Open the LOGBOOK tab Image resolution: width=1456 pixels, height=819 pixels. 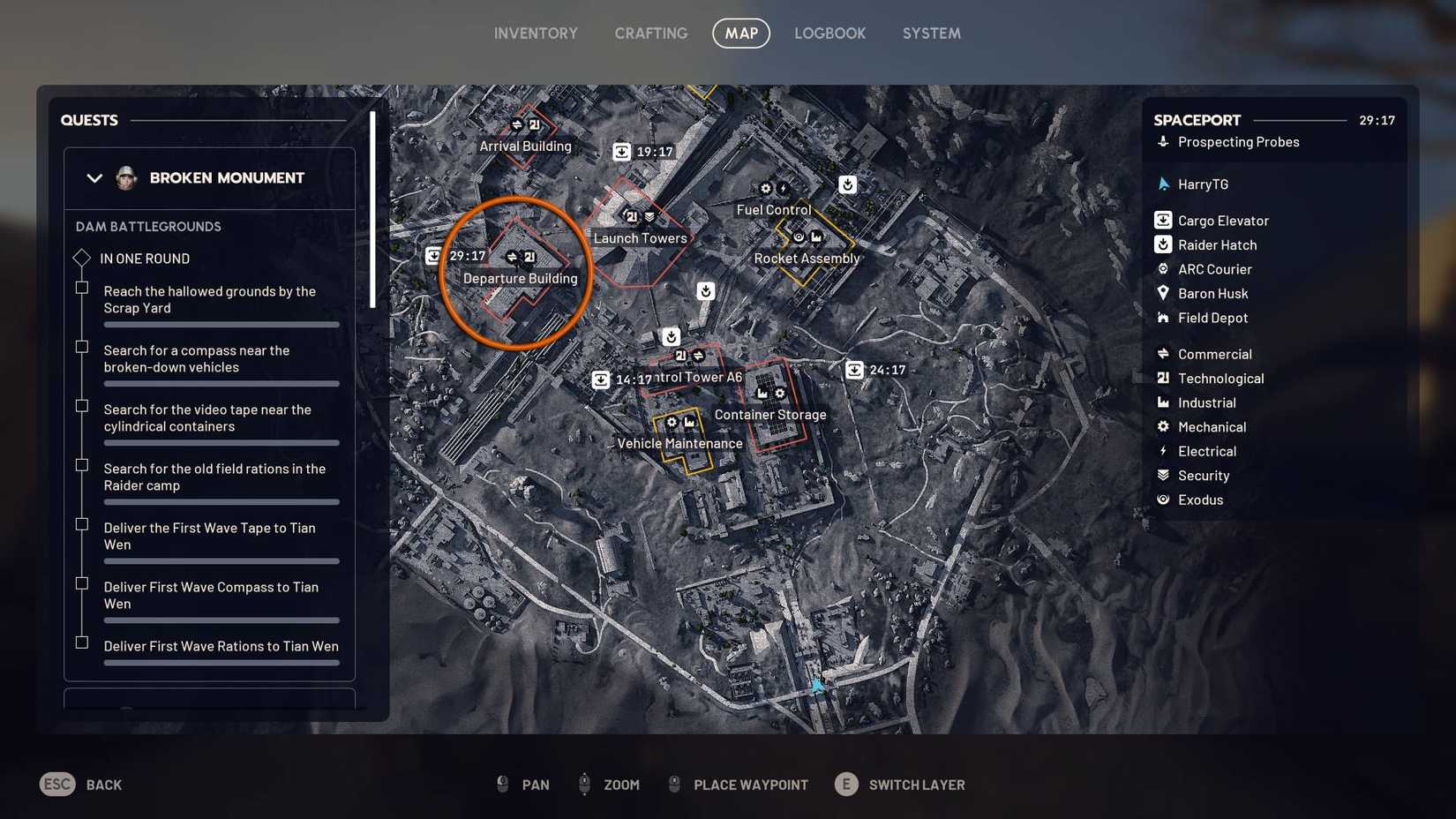(829, 33)
